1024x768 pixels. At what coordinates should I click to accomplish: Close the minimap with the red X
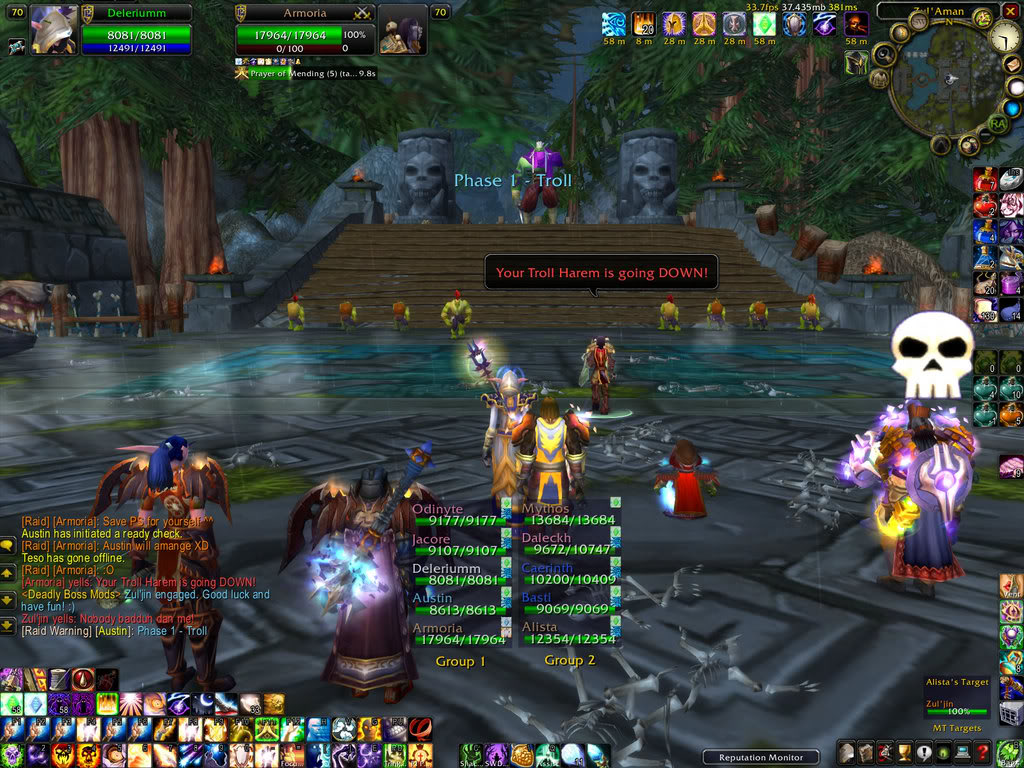tap(1011, 11)
